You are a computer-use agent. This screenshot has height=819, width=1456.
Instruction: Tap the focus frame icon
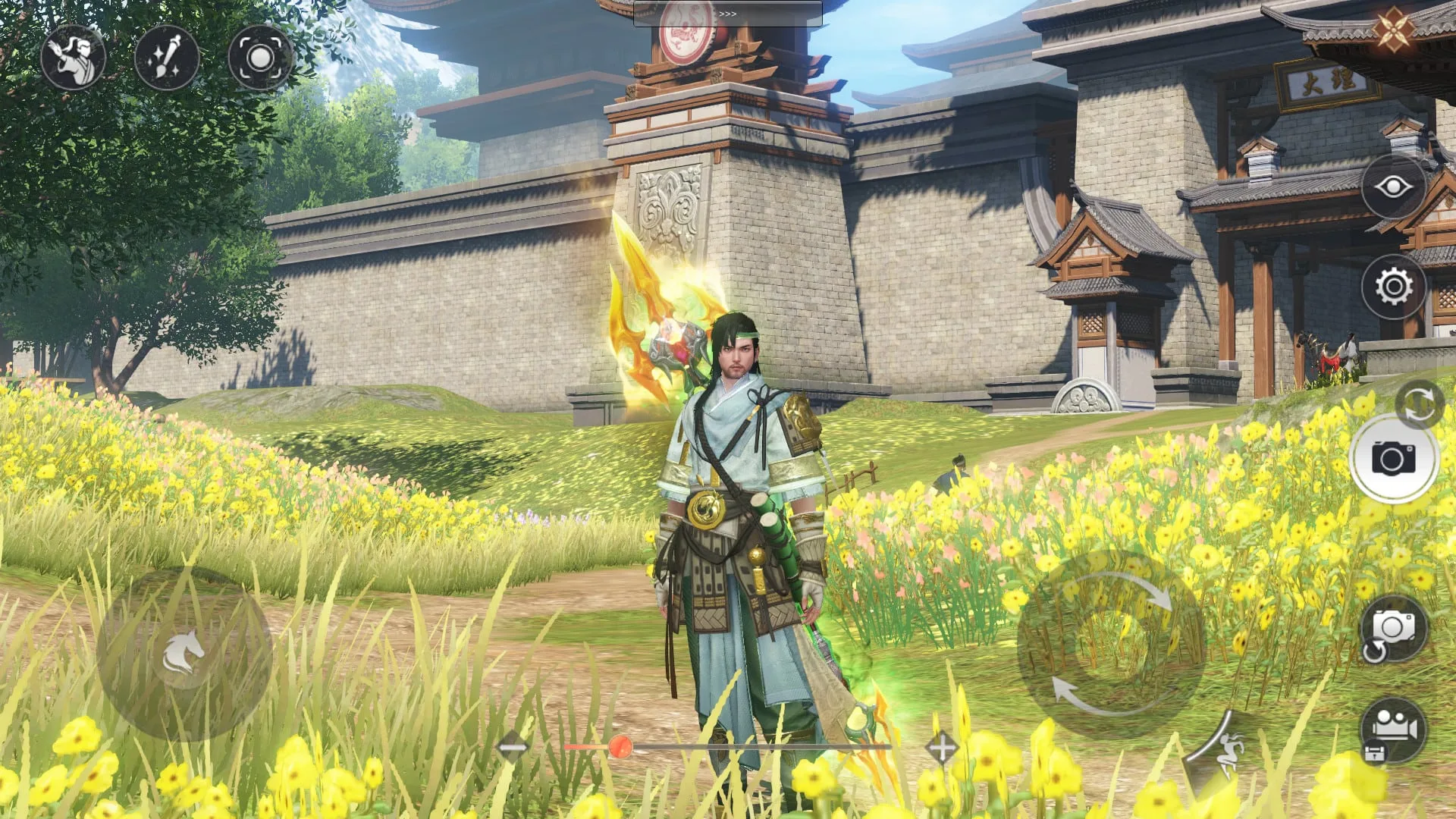tap(260, 58)
